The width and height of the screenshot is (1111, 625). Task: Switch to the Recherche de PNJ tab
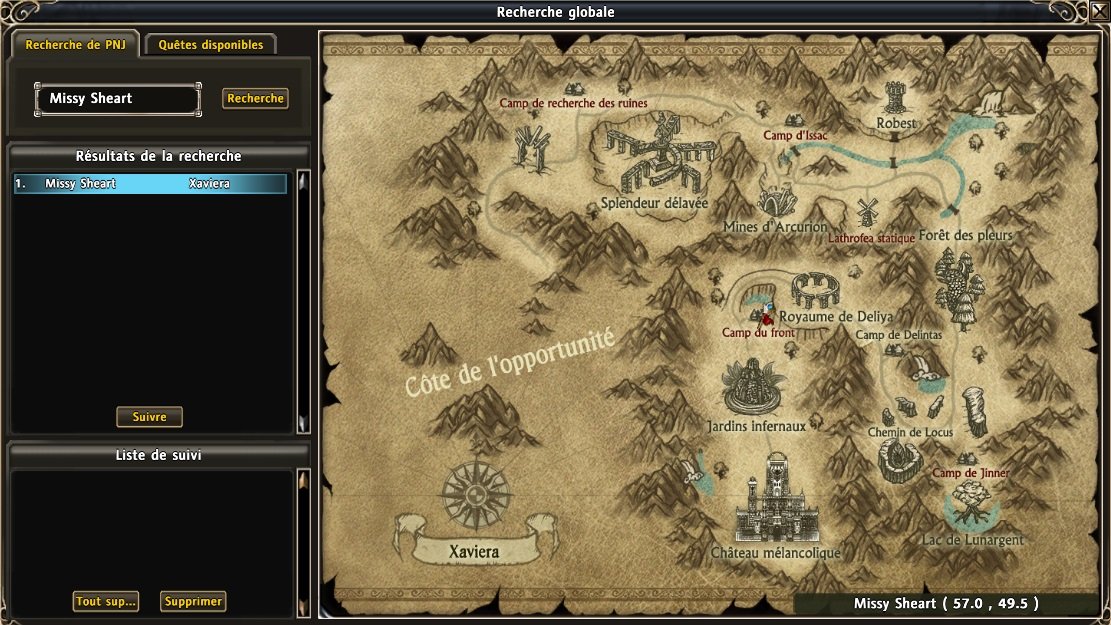coord(76,45)
